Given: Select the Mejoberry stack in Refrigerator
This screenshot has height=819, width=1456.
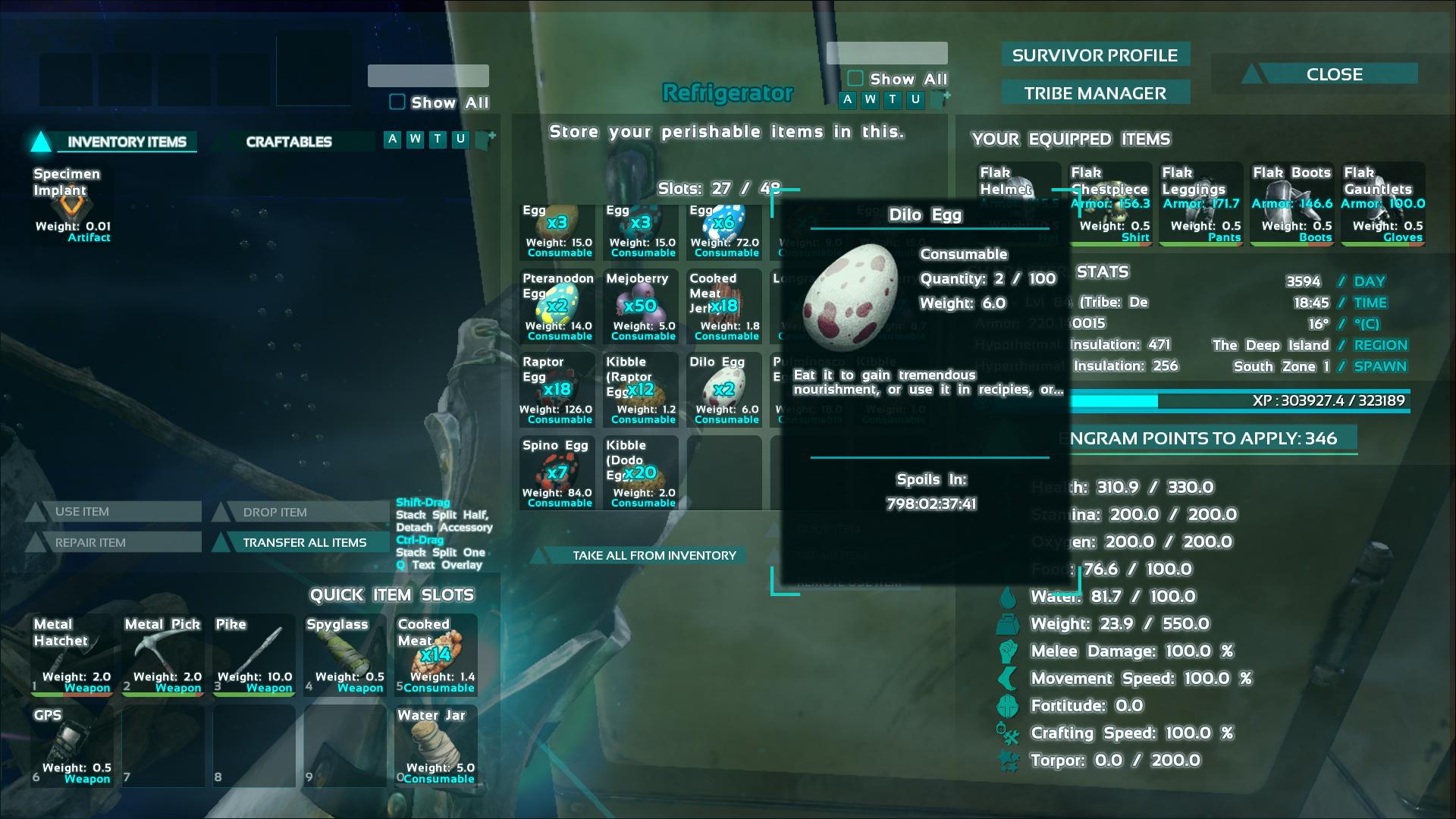Looking at the screenshot, I should click(640, 307).
